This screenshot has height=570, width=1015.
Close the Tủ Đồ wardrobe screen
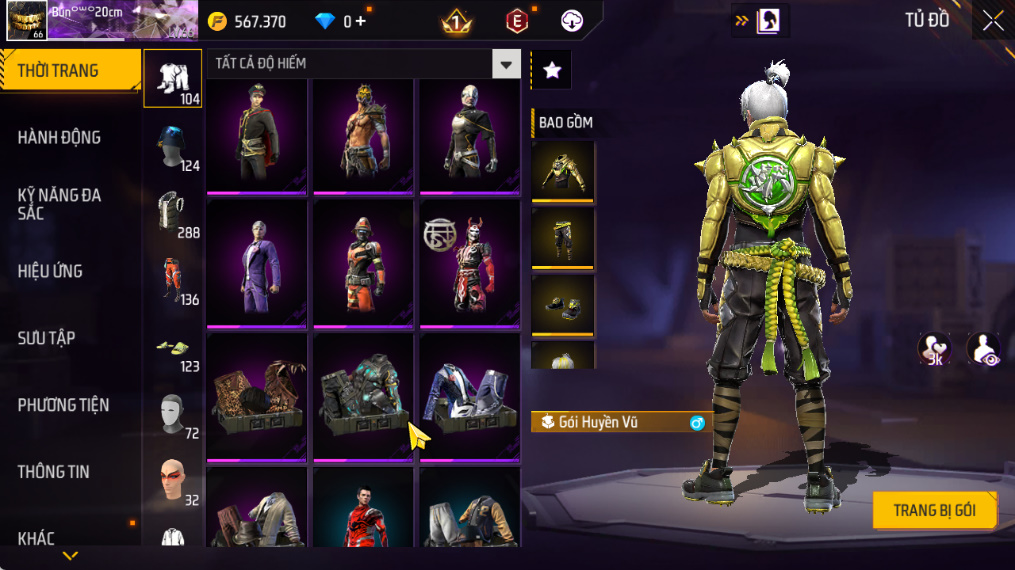992,20
